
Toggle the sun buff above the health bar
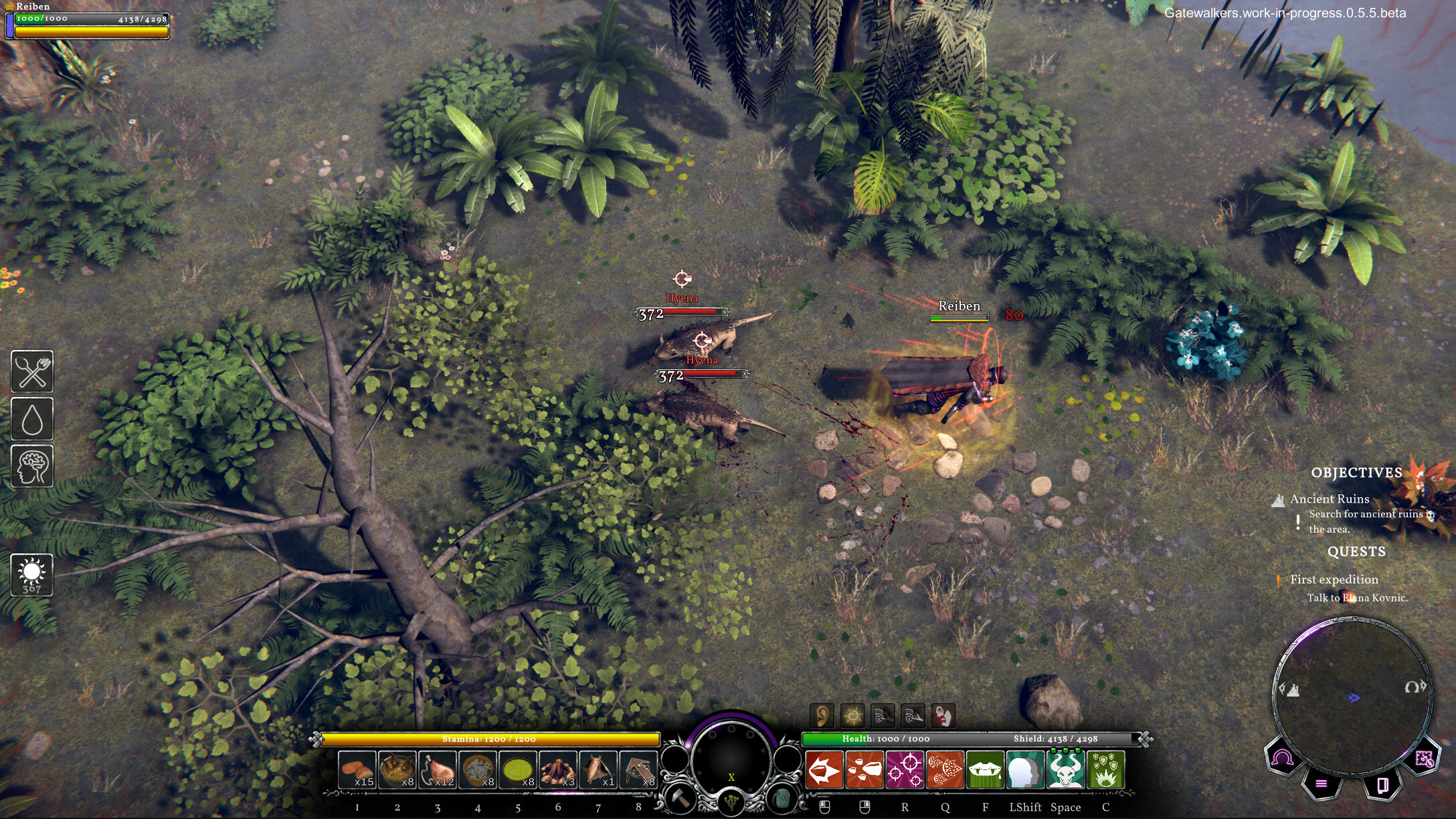(853, 715)
